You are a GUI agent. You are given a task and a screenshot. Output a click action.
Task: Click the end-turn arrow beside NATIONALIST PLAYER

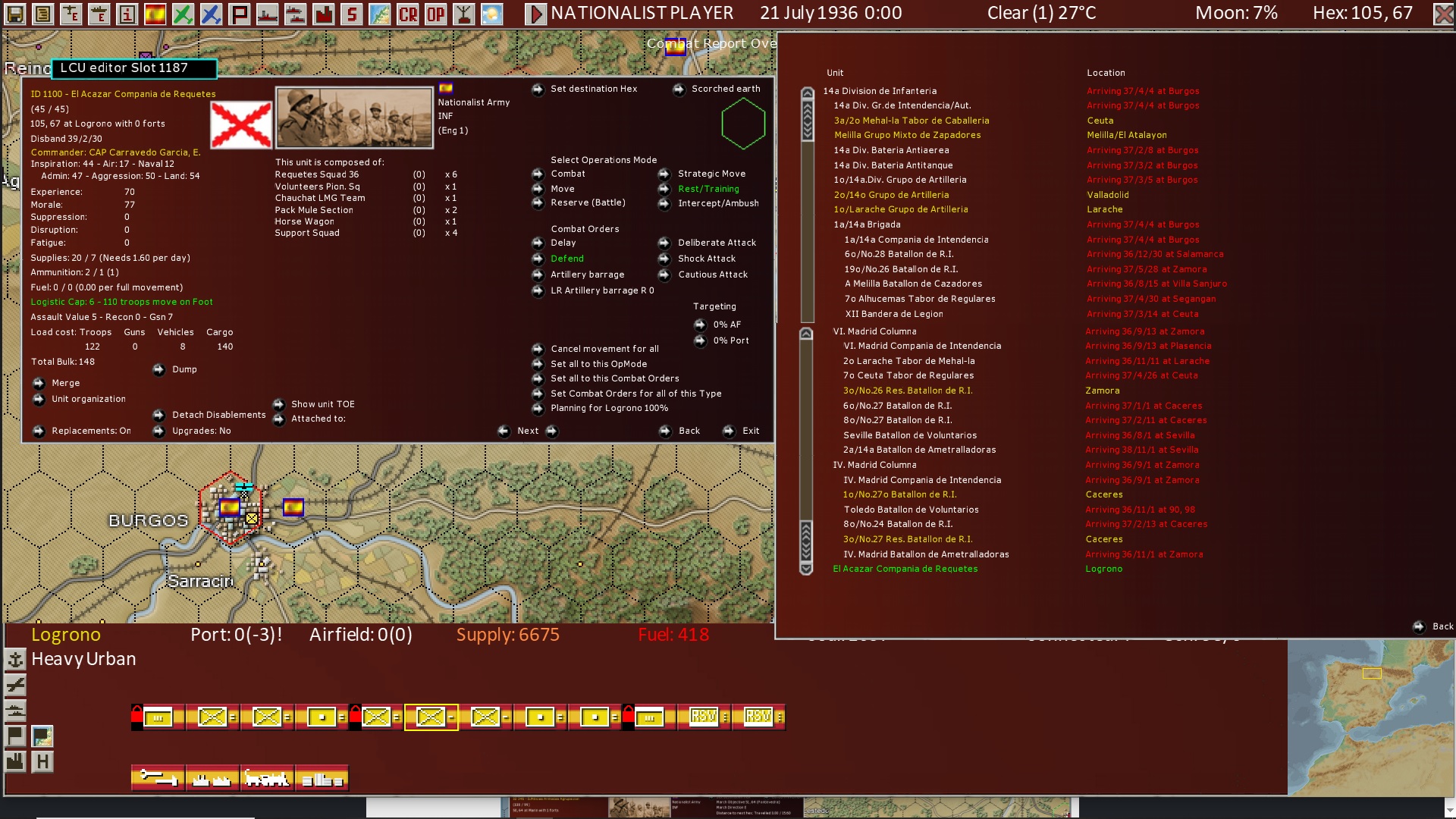pos(538,12)
